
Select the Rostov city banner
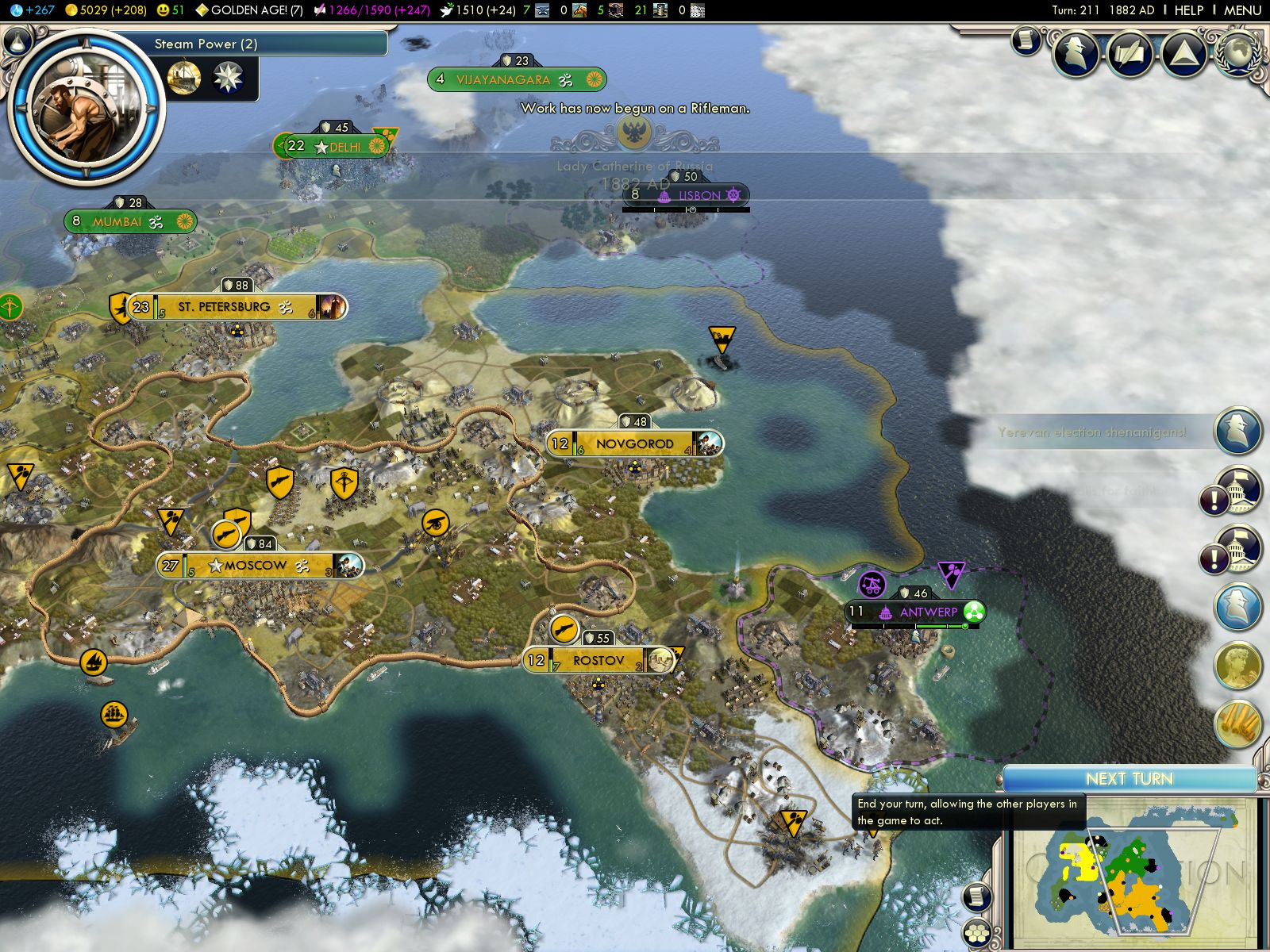pos(598,660)
